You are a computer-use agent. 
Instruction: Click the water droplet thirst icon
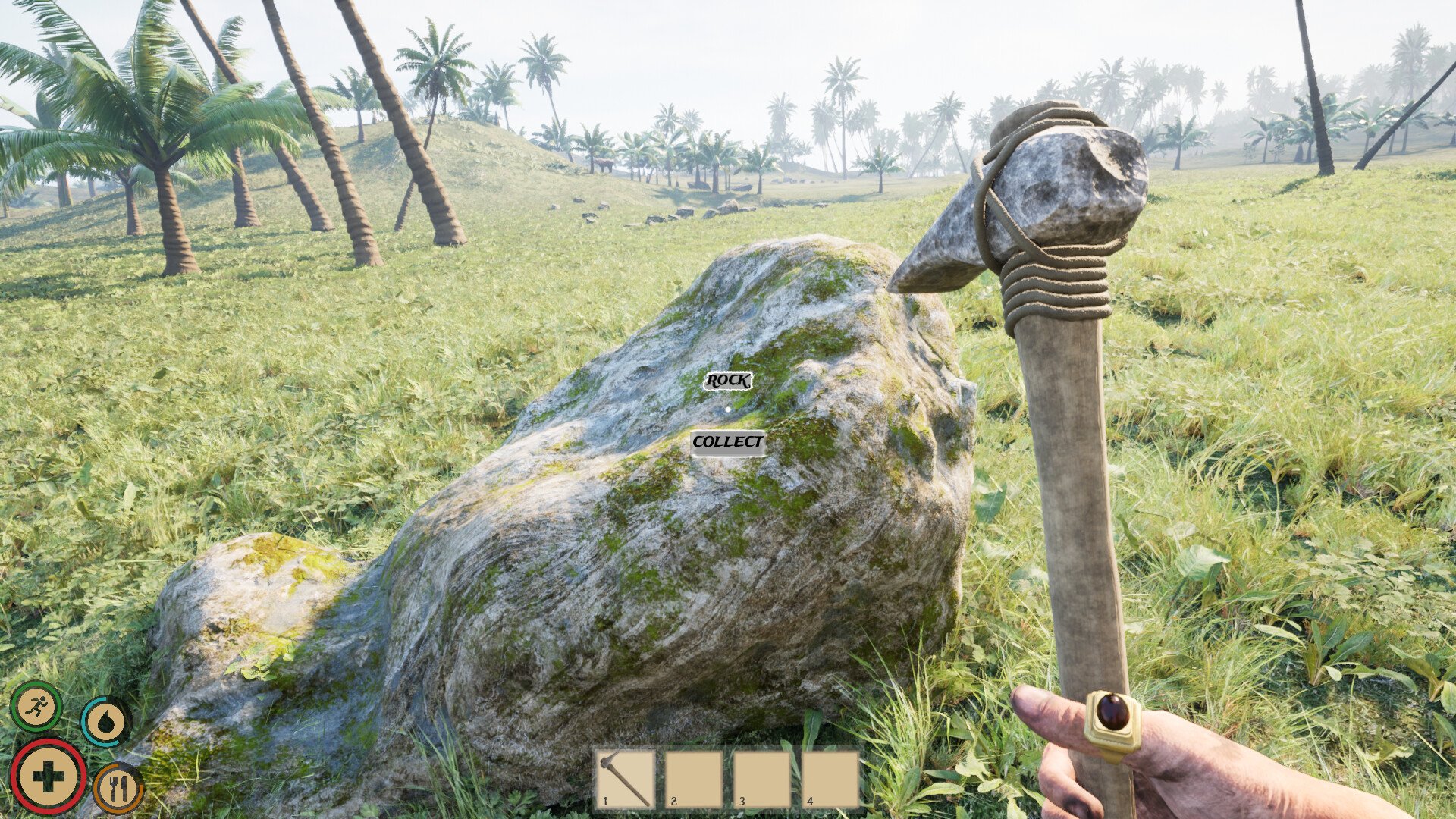tap(105, 722)
